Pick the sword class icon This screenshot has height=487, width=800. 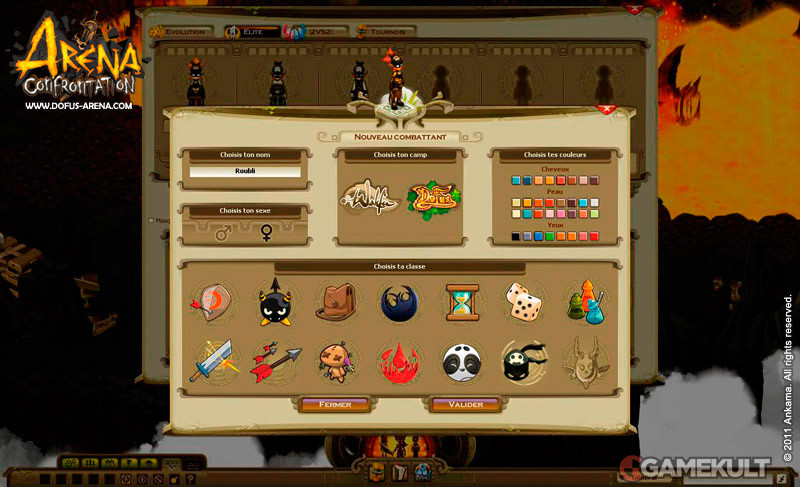pyautogui.click(x=213, y=362)
